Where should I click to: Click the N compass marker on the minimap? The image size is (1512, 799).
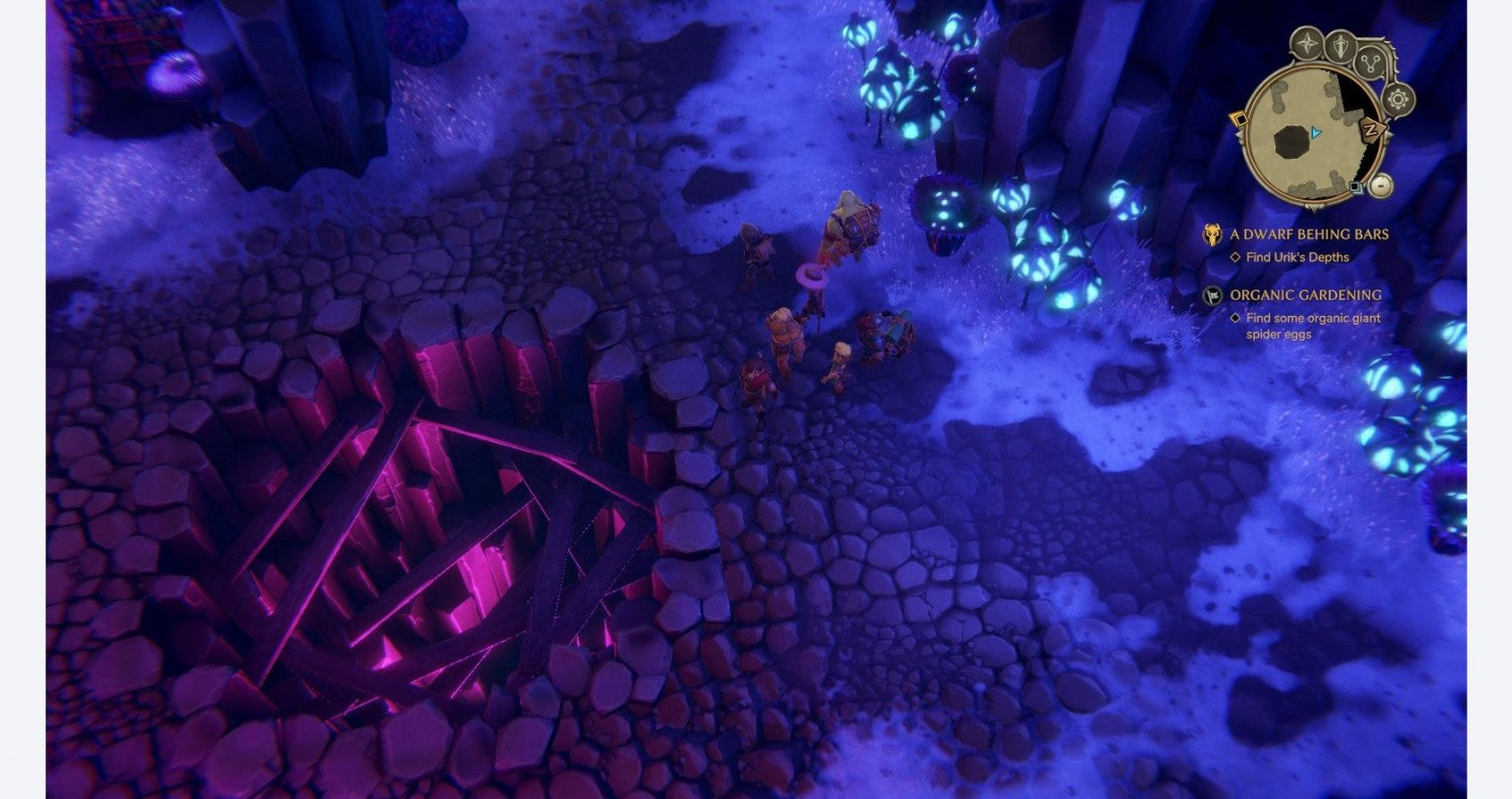[x=1370, y=131]
